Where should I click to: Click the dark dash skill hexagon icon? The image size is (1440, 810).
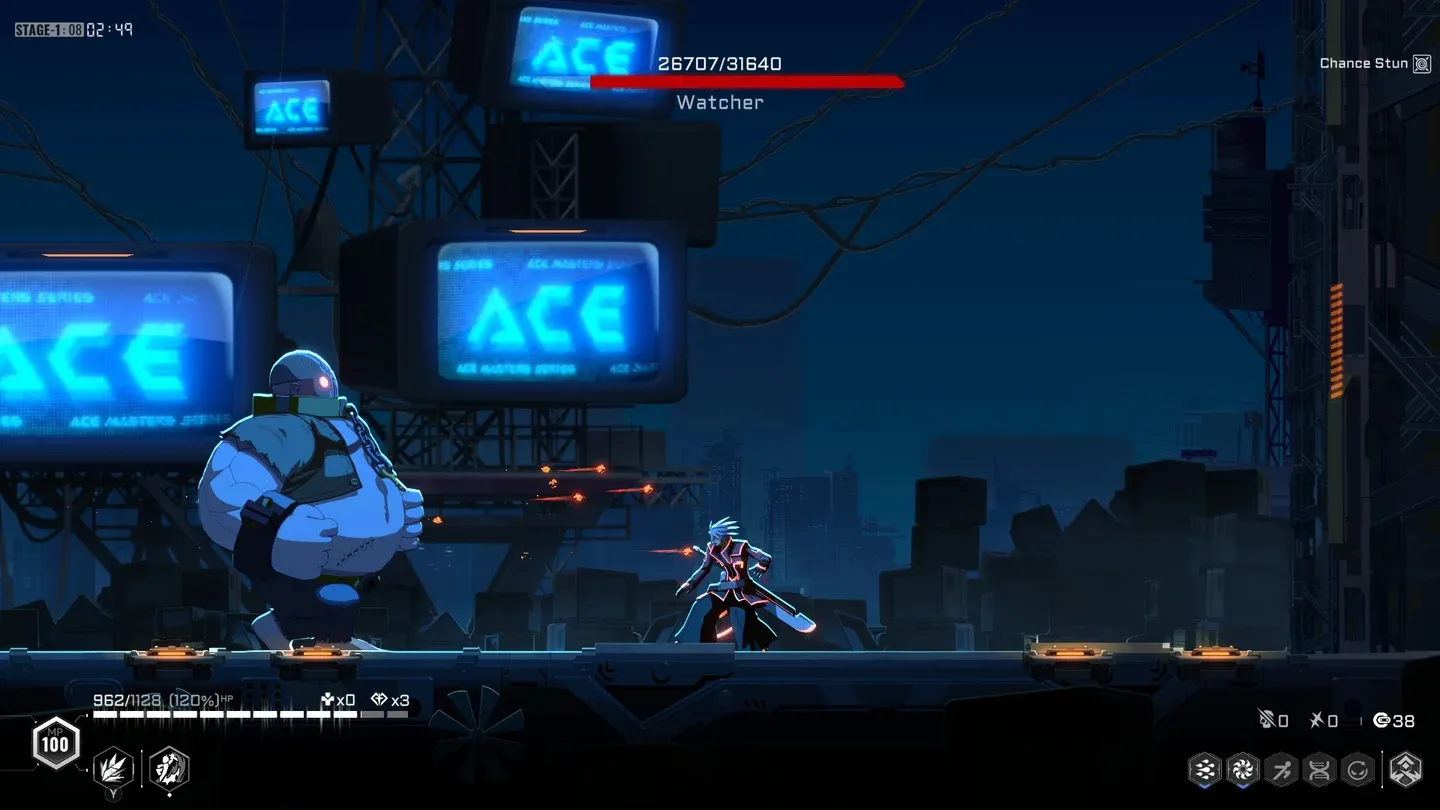(169, 768)
